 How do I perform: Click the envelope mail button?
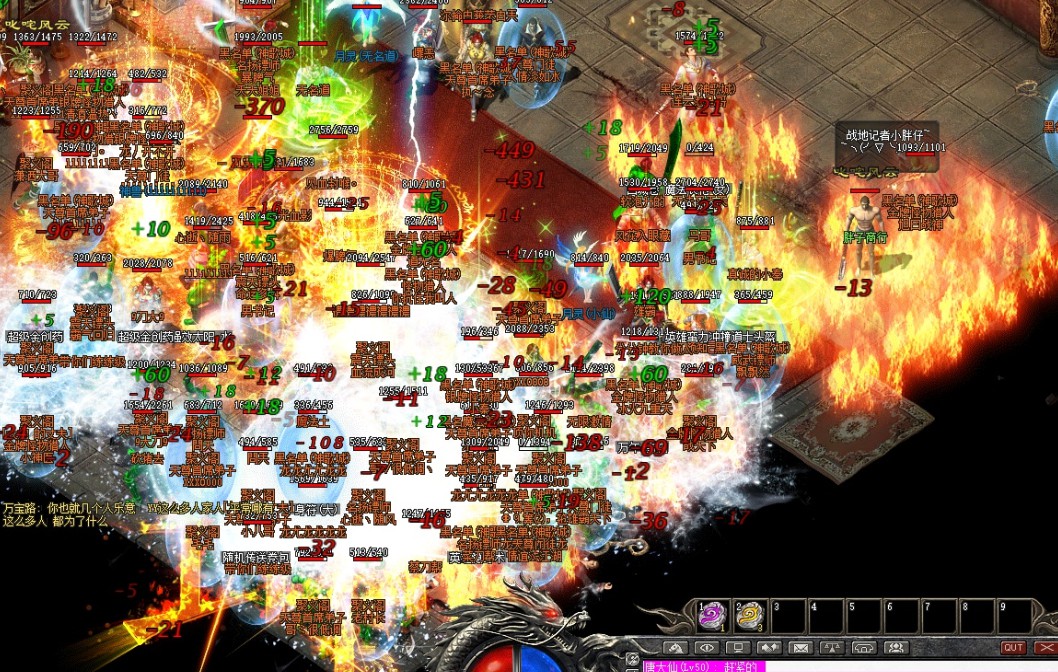click(800, 647)
